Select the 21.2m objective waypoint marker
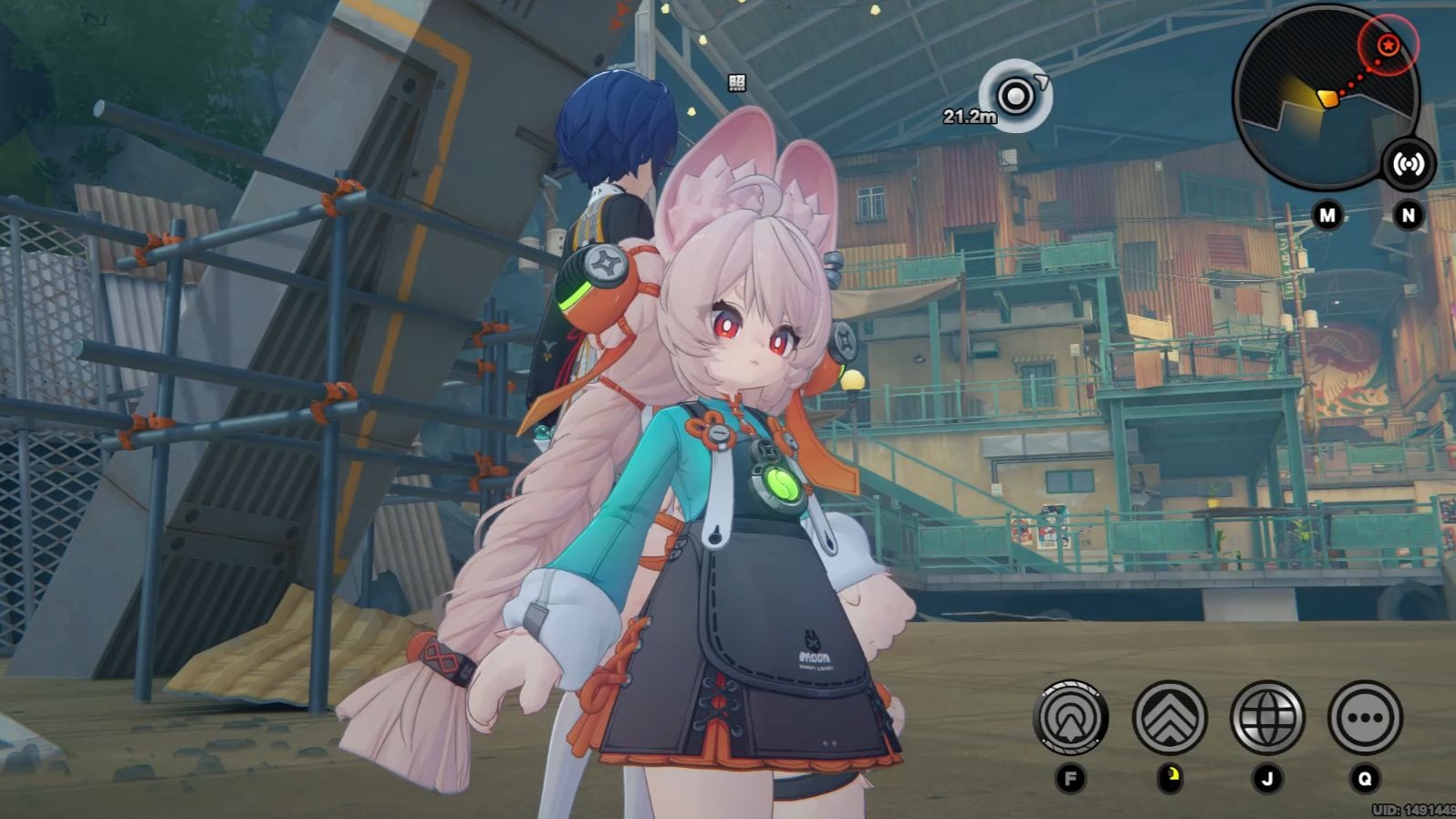Image resolution: width=1456 pixels, height=819 pixels. (1015, 95)
